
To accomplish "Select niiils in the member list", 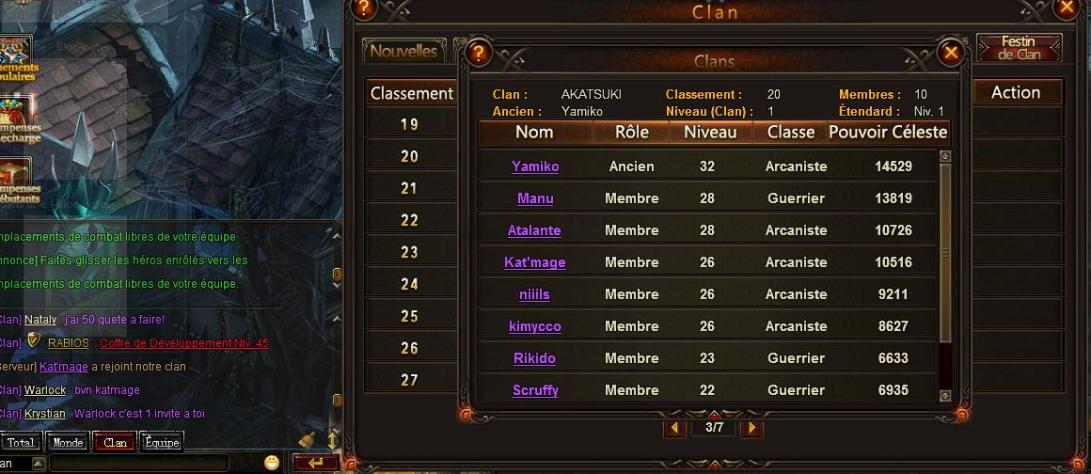I will [x=535, y=295].
